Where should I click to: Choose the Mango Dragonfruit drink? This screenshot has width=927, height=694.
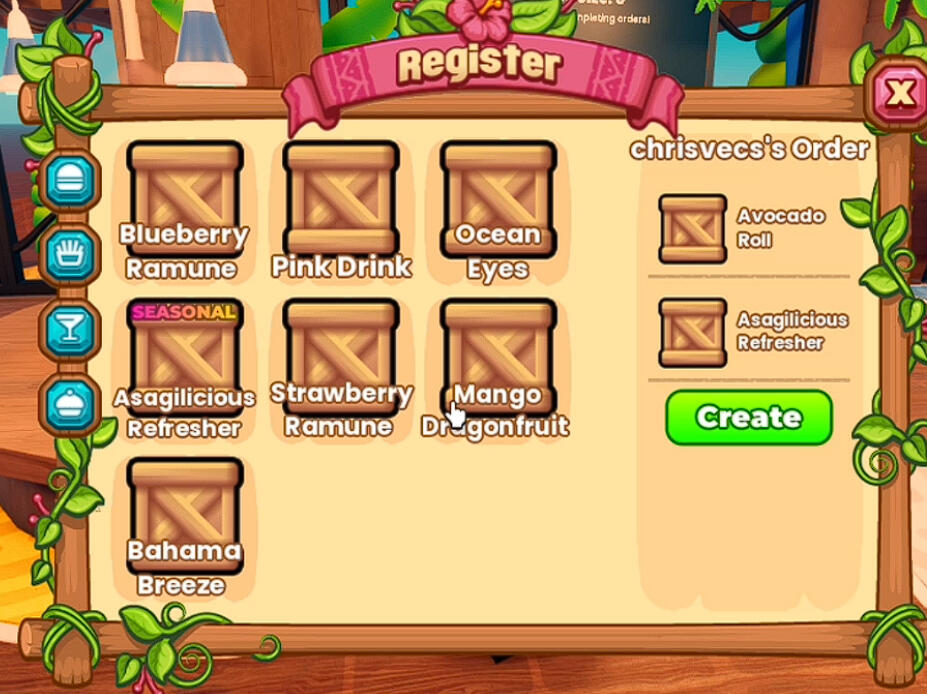498,357
